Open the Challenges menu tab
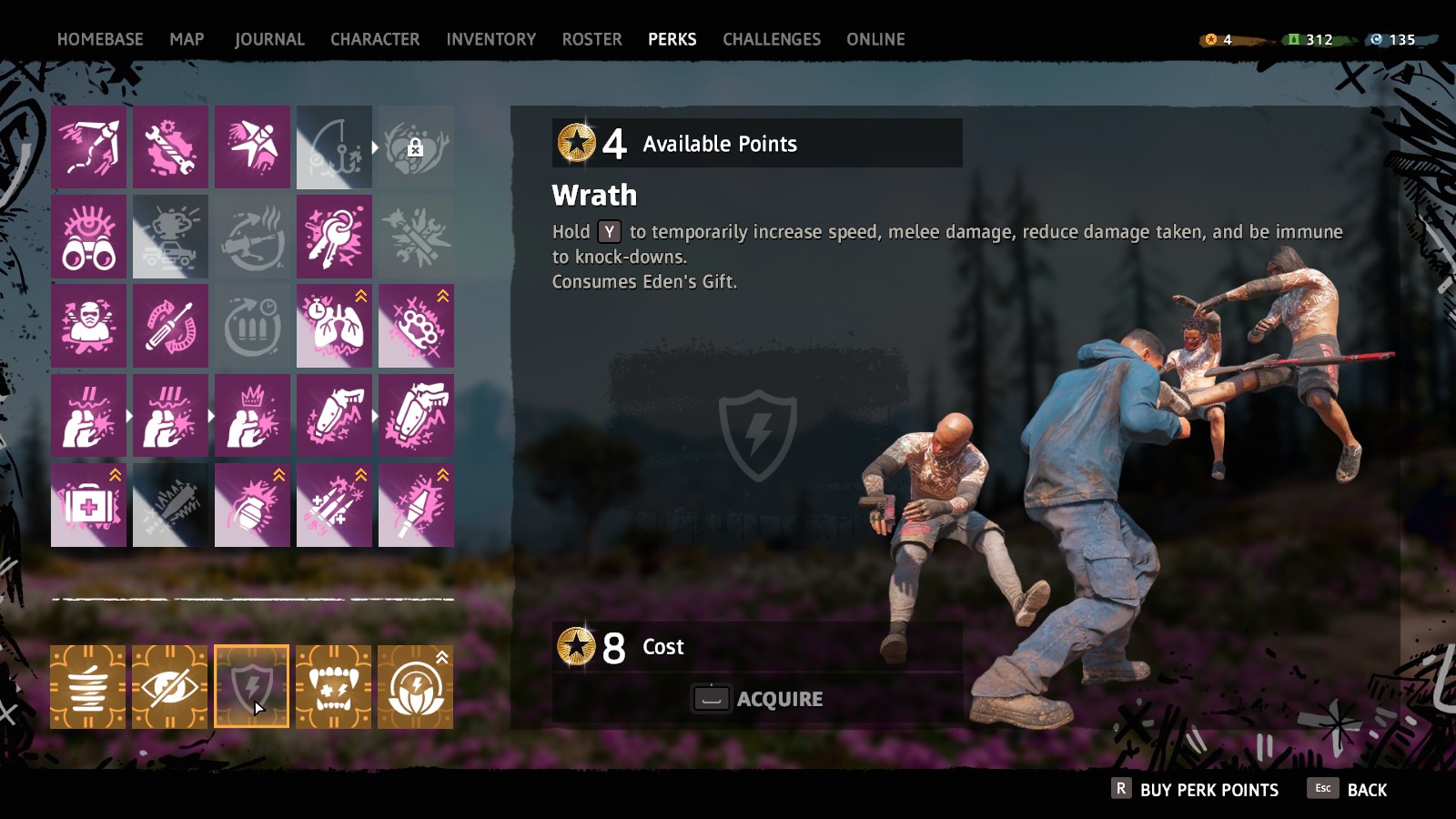Screen dimensions: 1456x819 771,39
